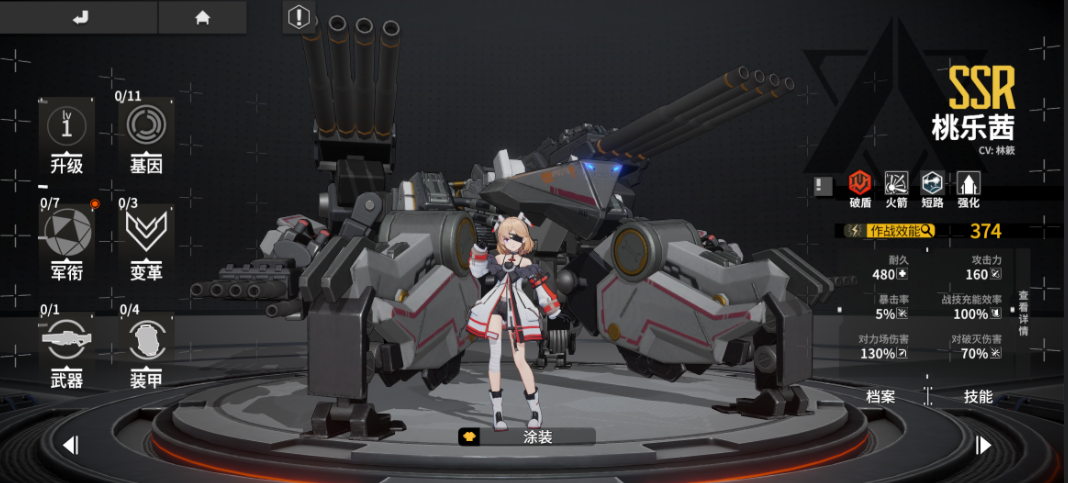Select the 破盾 shield-break trait icon

tap(860, 187)
